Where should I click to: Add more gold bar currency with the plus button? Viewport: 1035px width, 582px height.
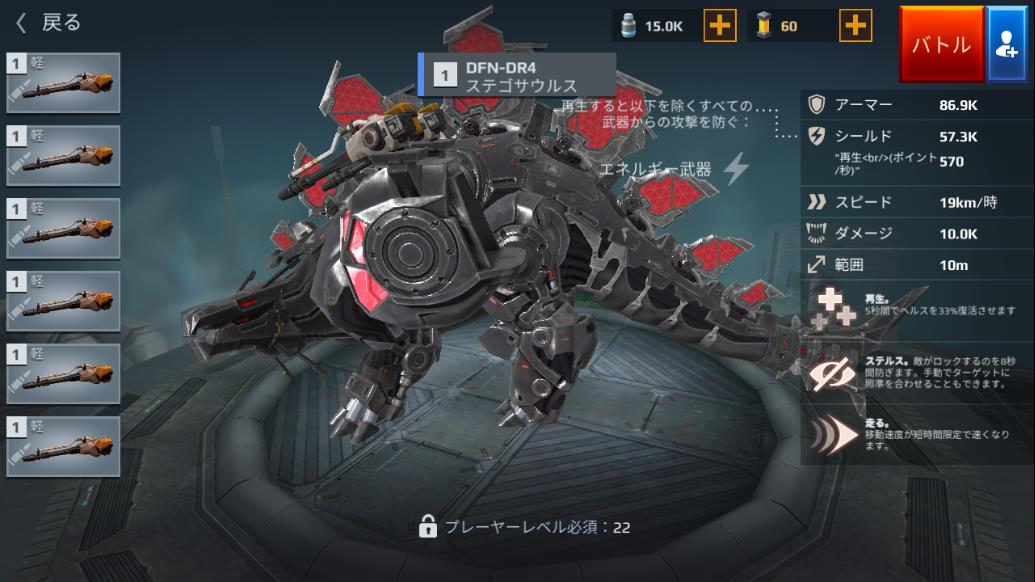pos(854,26)
